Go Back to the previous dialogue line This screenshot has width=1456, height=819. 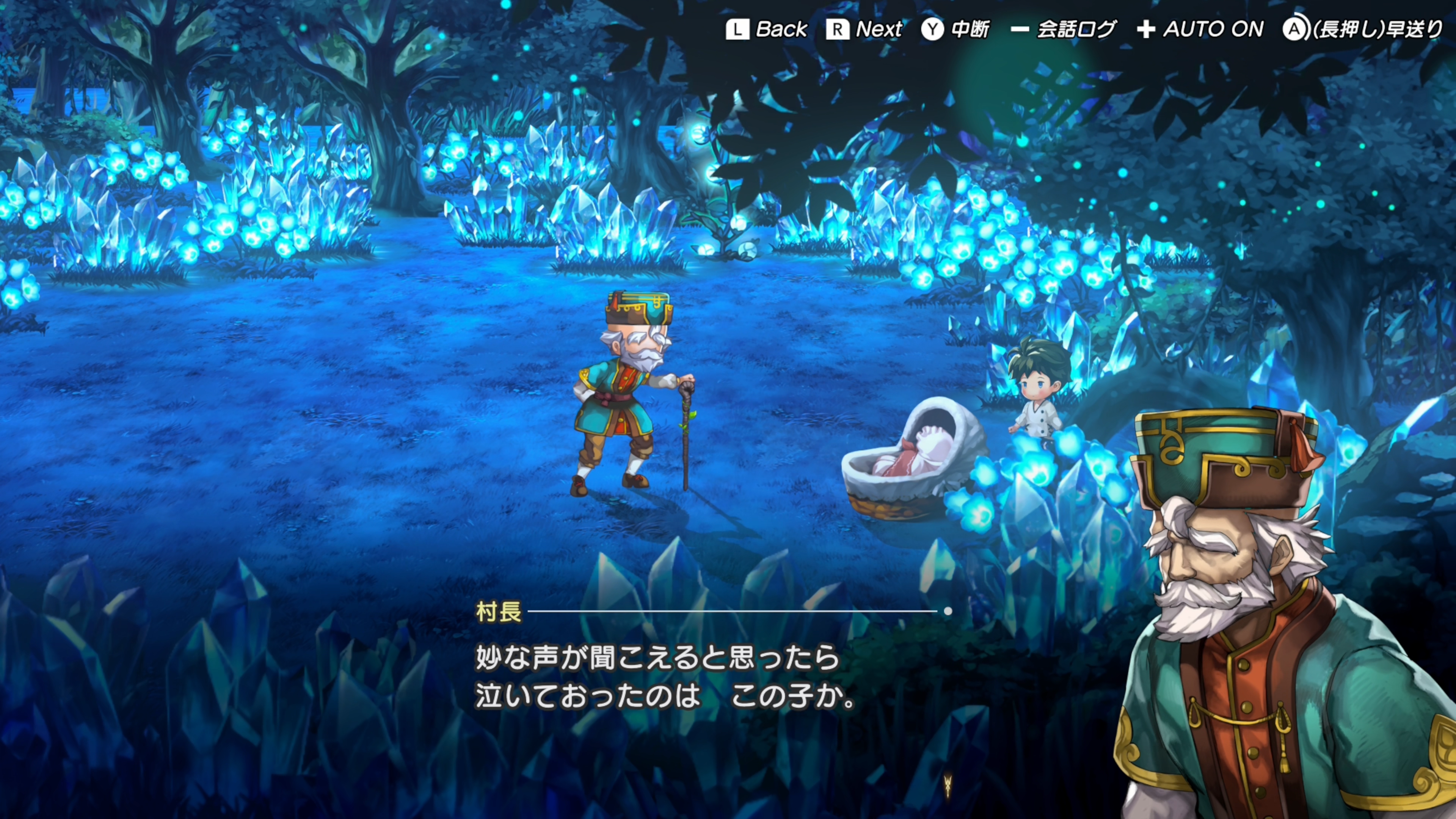coord(766,30)
